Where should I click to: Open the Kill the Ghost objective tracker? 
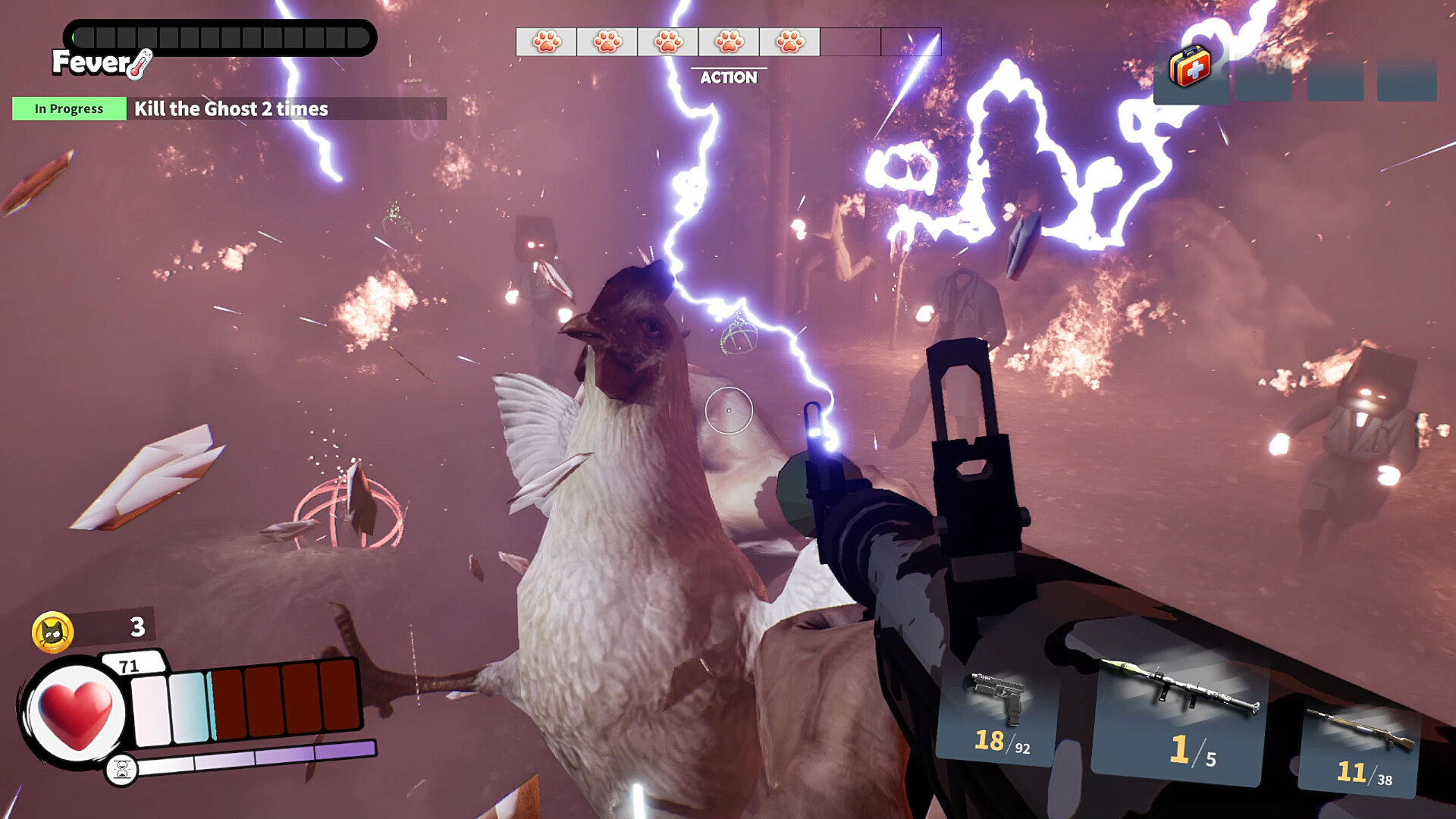pos(230,109)
